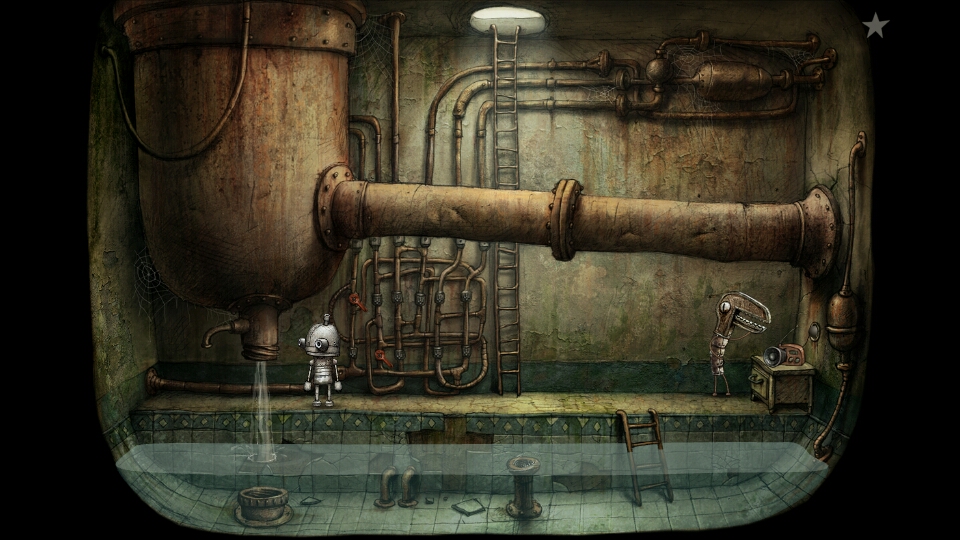The image size is (960, 540).
Task: Tap the star icon in the corner
Action: 875,26
